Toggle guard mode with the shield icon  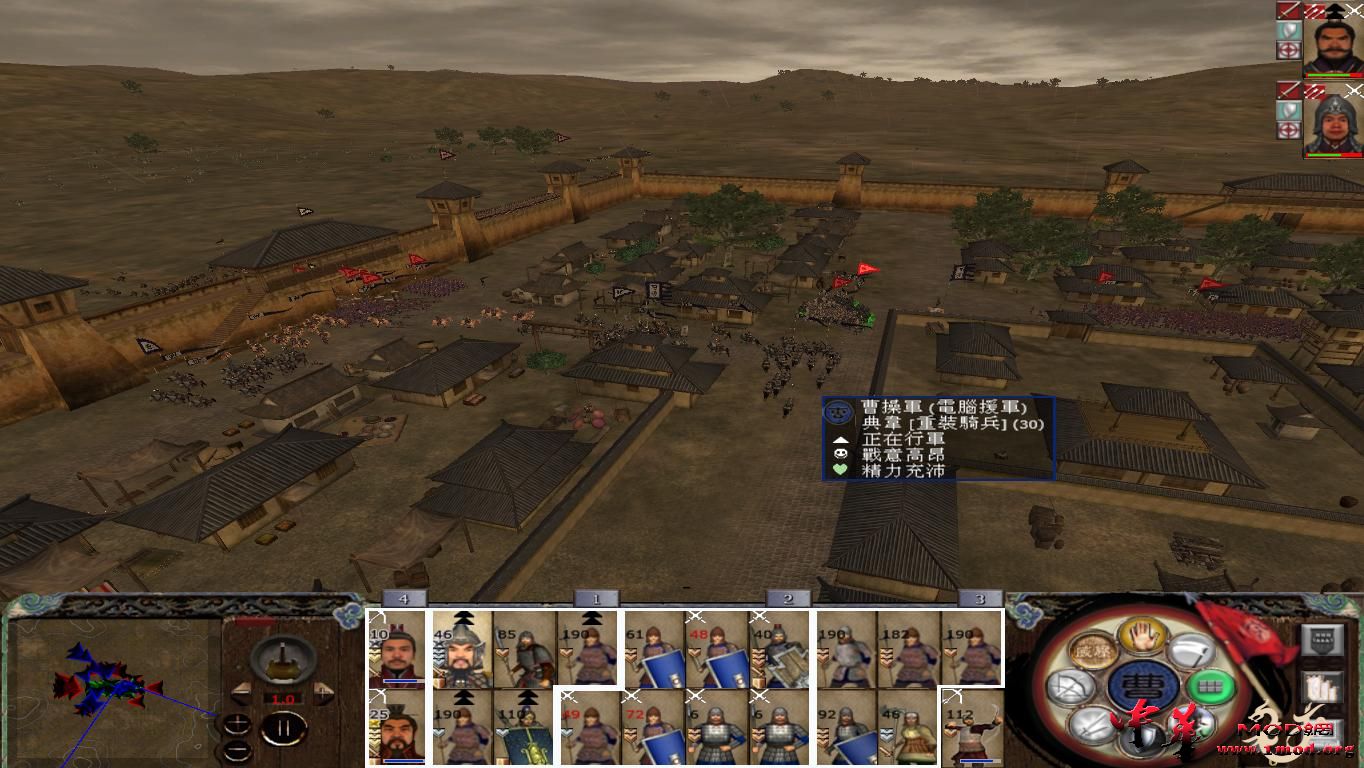tap(1144, 735)
